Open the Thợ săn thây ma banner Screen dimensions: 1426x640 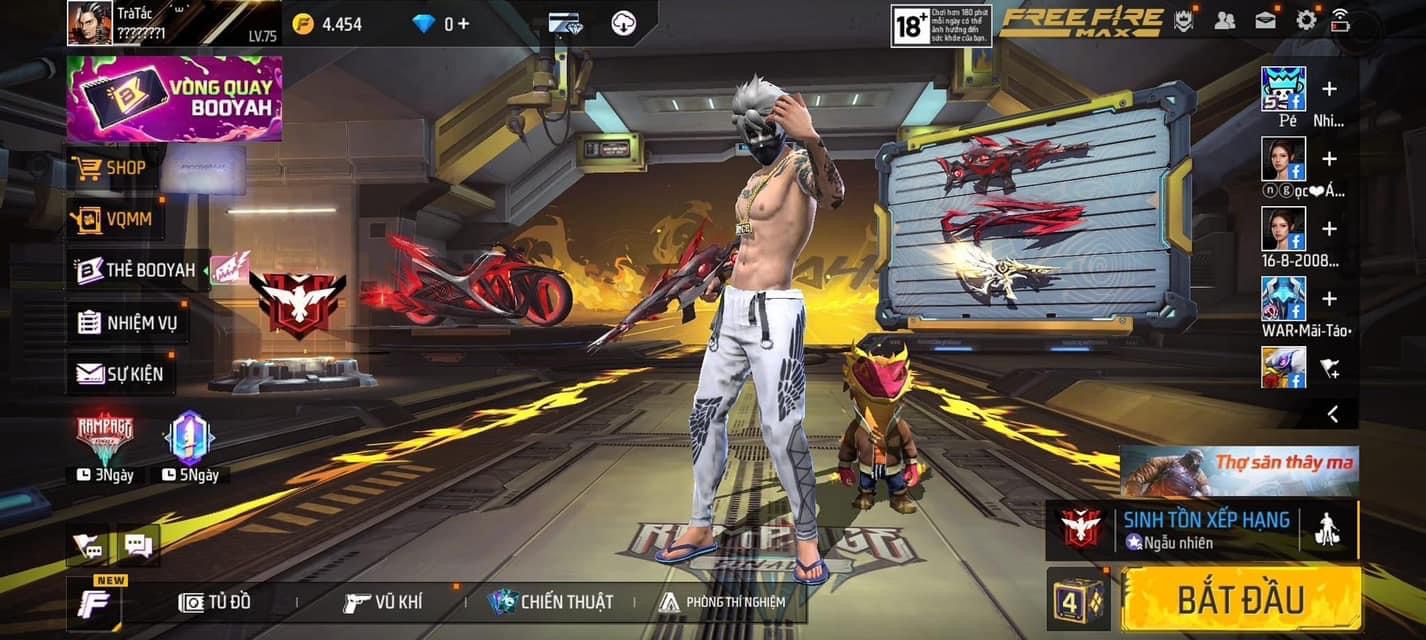pos(1239,471)
